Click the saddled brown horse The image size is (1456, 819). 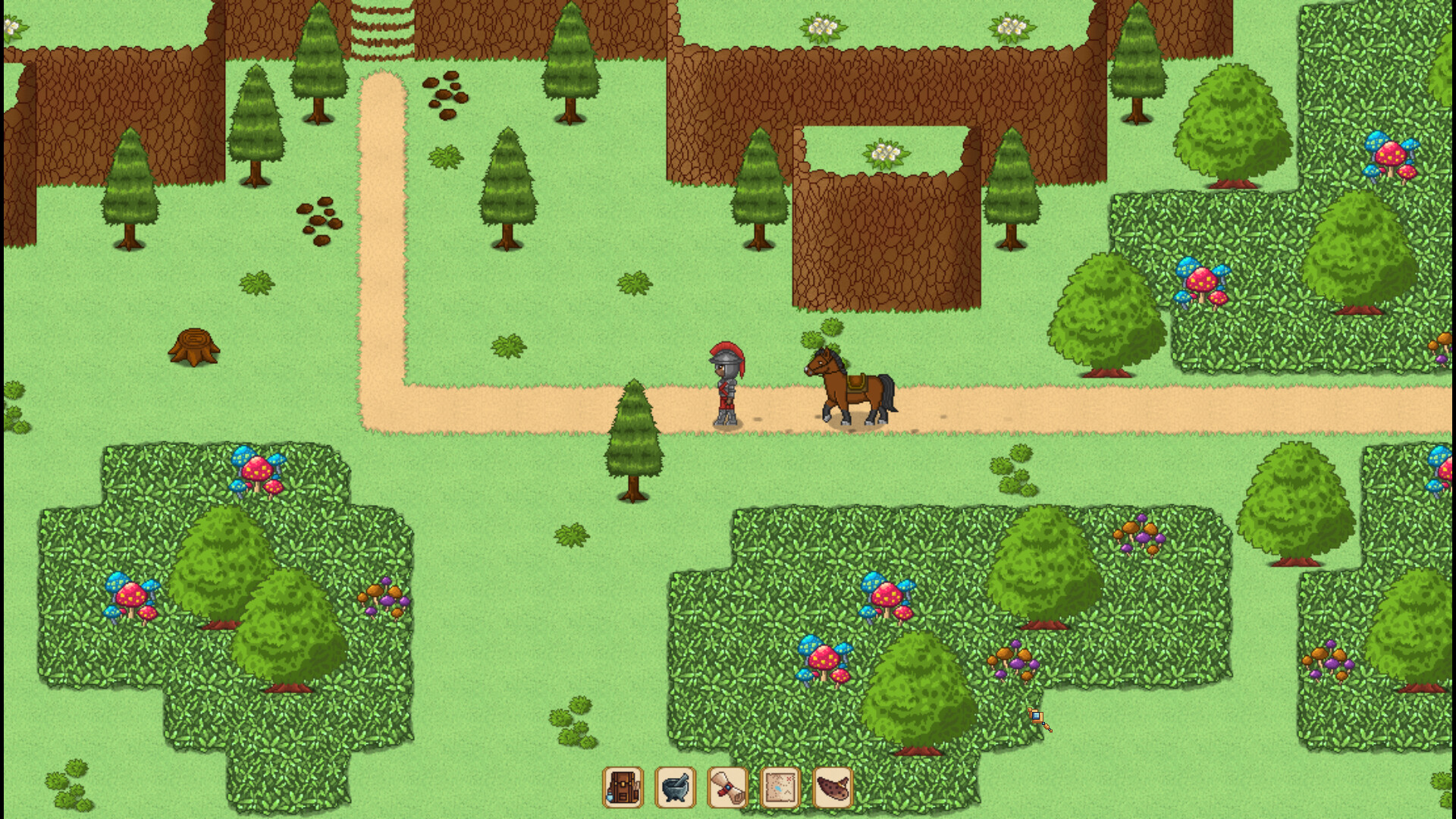(849, 387)
